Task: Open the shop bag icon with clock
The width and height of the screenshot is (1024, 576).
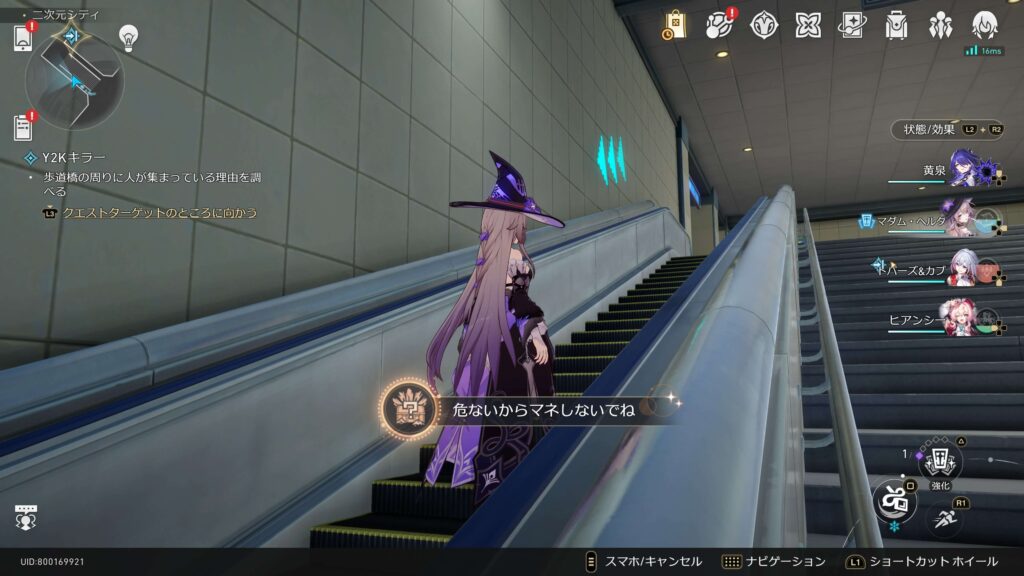Action: point(674,26)
